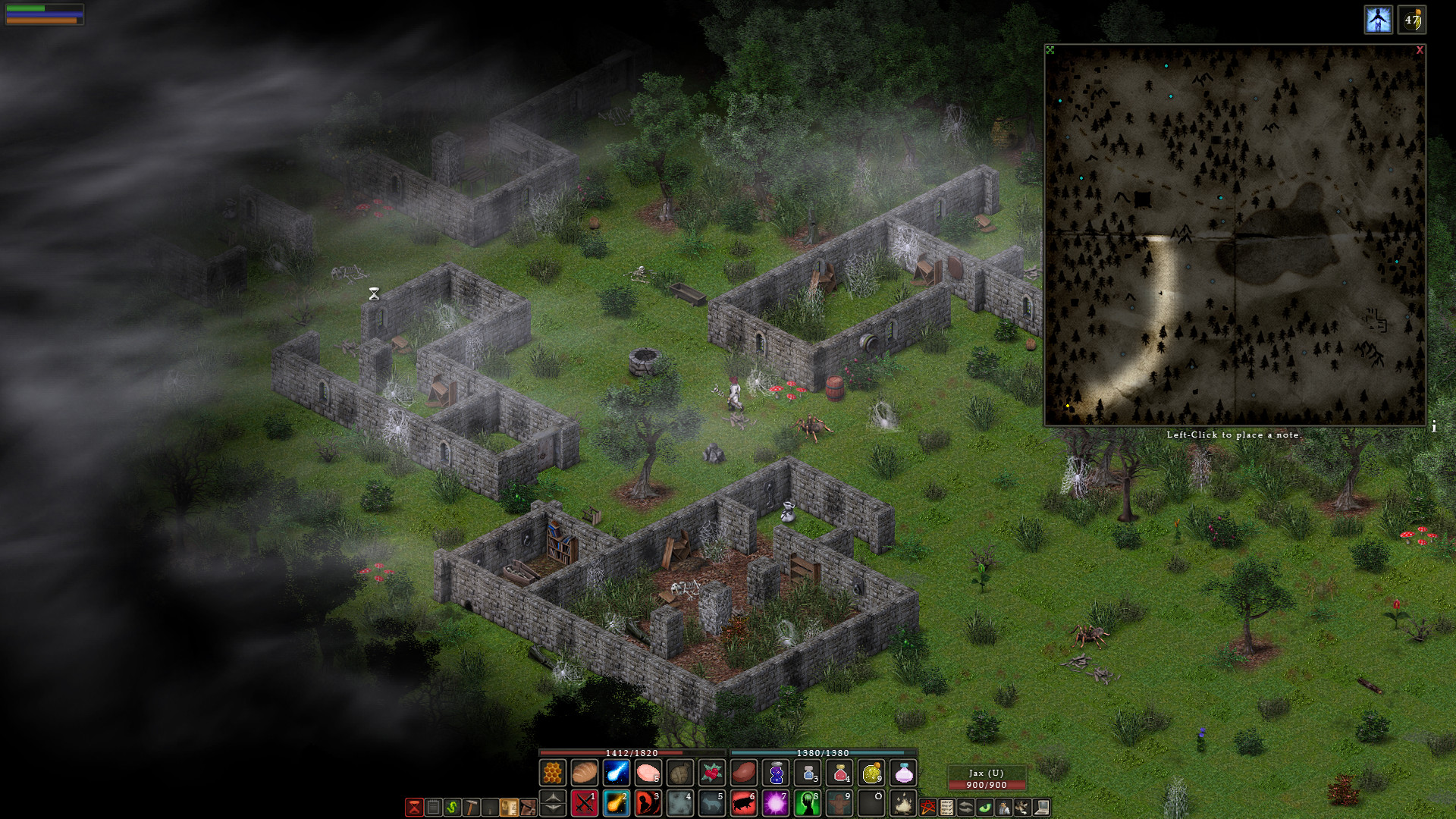
Task: Toggle the green eye vision icon
Action: tap(986, 805)
